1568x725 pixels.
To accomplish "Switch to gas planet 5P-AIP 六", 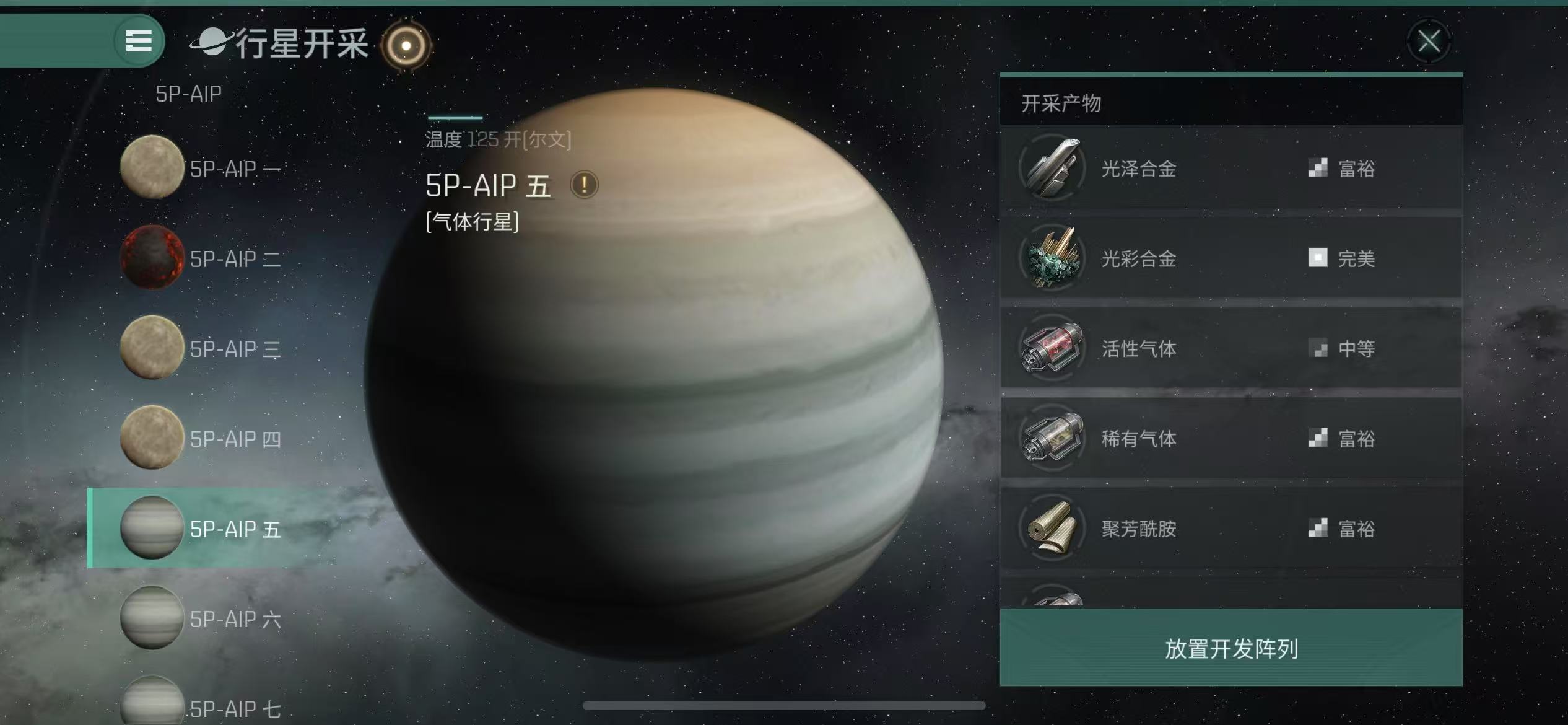I will 201,618.
